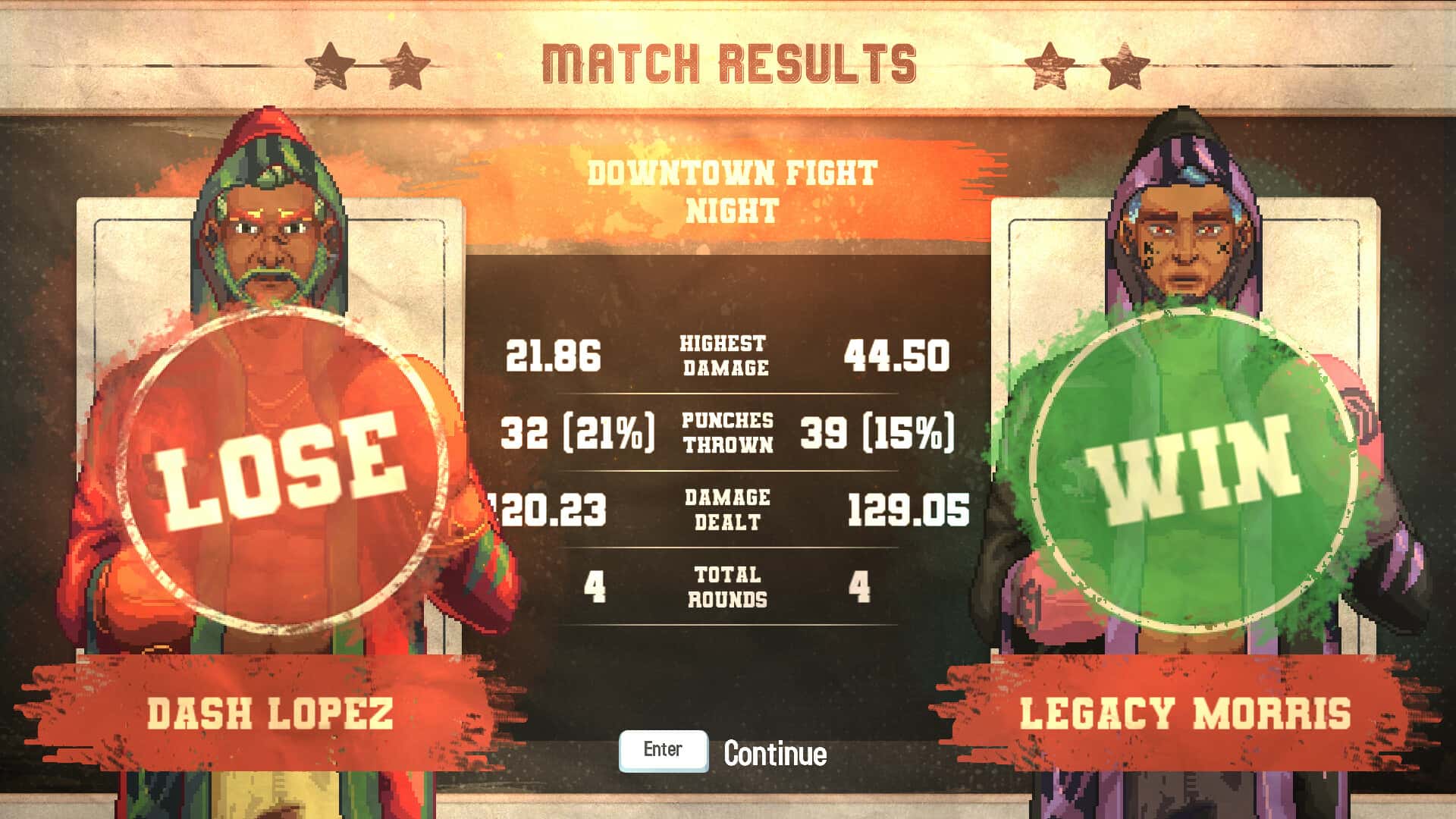Click the Match Results header

point(730,63)
